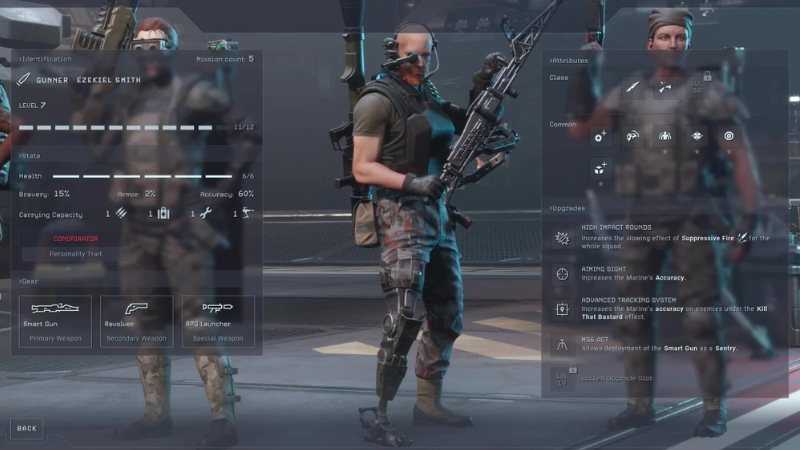Click the cube with plus attribute icon
800x450 pixels.
pos(600,170)
